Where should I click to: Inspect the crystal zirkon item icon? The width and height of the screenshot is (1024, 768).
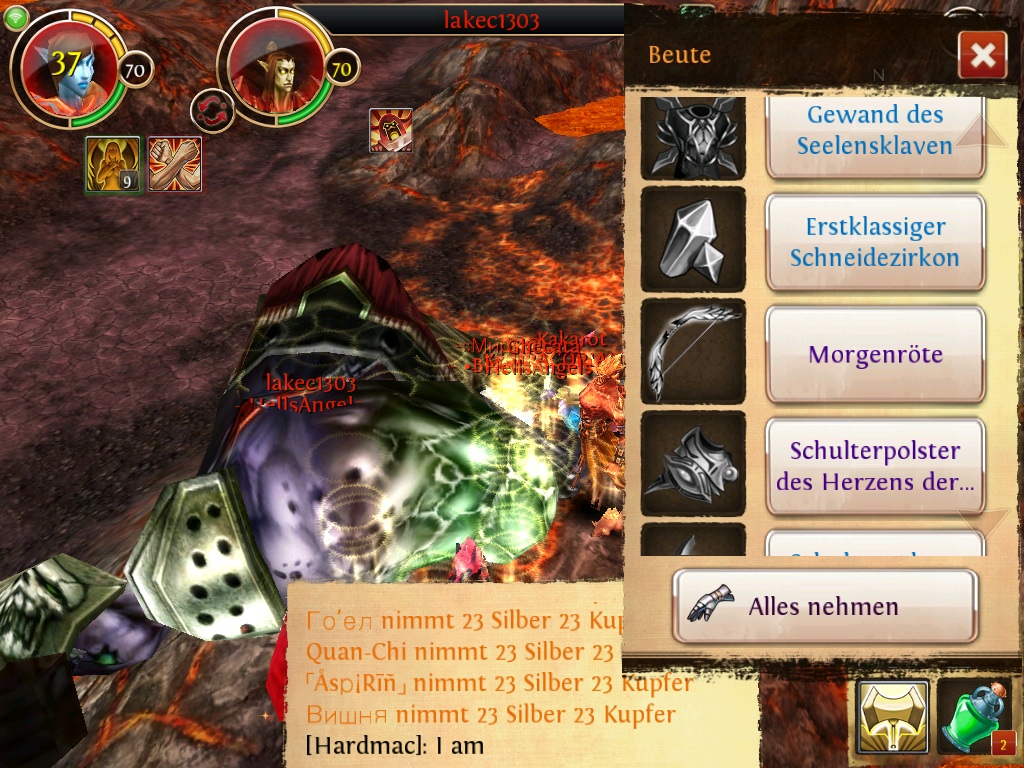692,240
